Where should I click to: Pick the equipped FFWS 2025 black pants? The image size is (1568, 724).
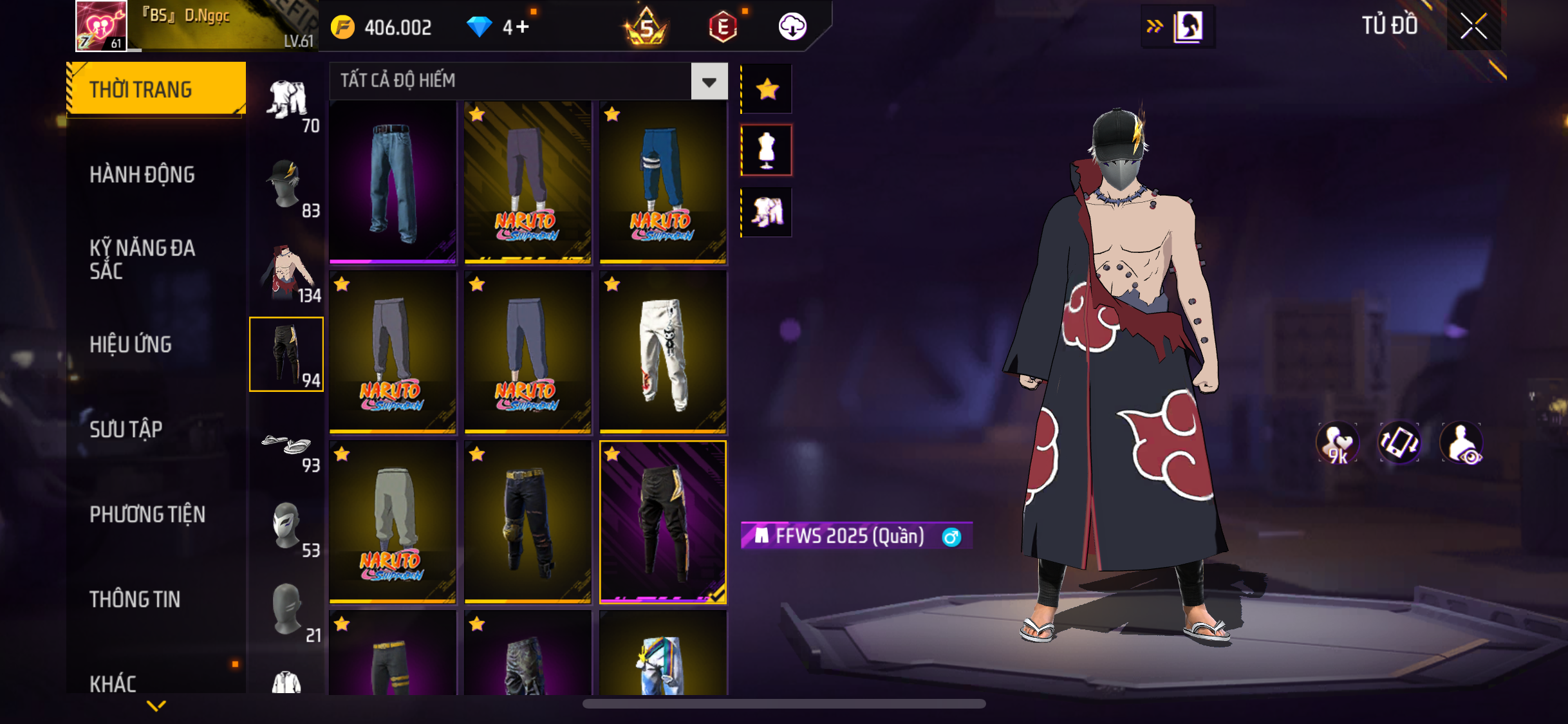click(x=663, y=522)
